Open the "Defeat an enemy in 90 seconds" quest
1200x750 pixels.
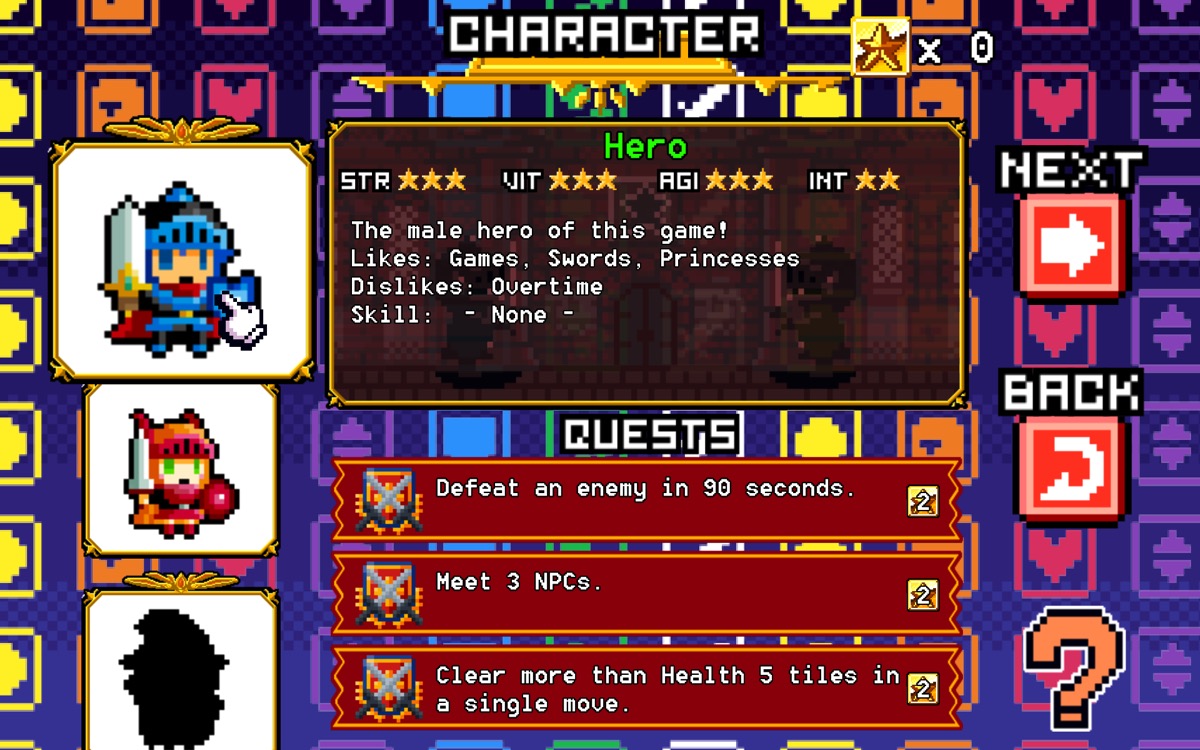[x=646, y=500]
